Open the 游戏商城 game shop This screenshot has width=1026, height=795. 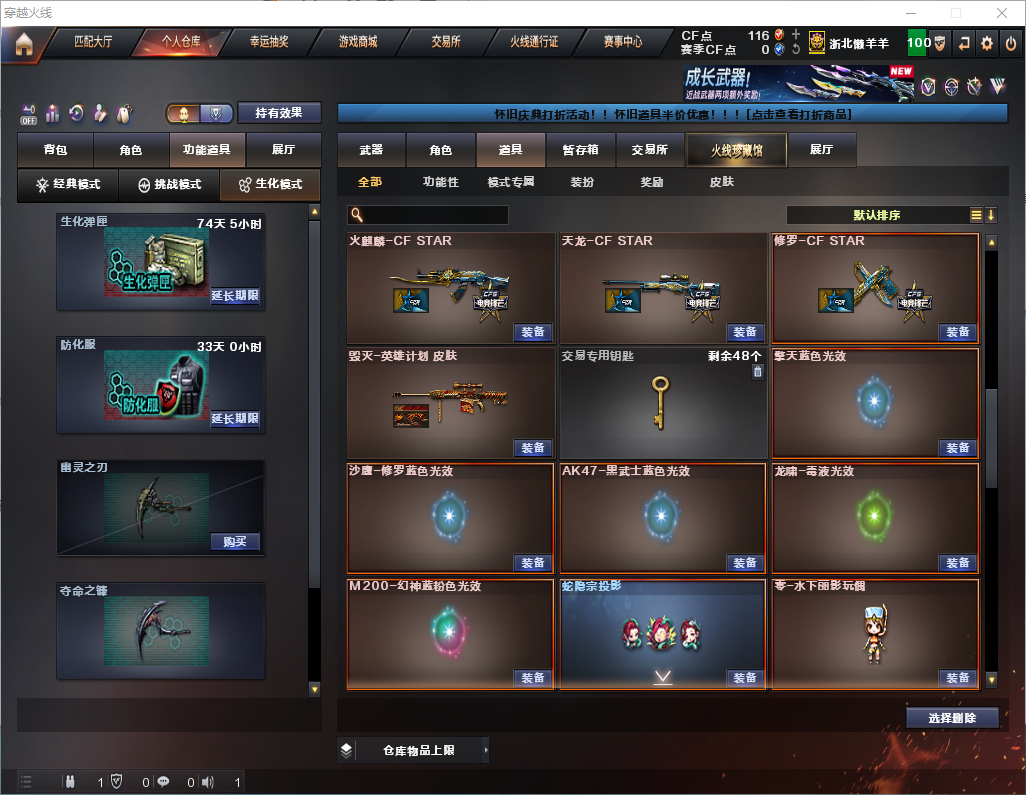click(357, 42)
